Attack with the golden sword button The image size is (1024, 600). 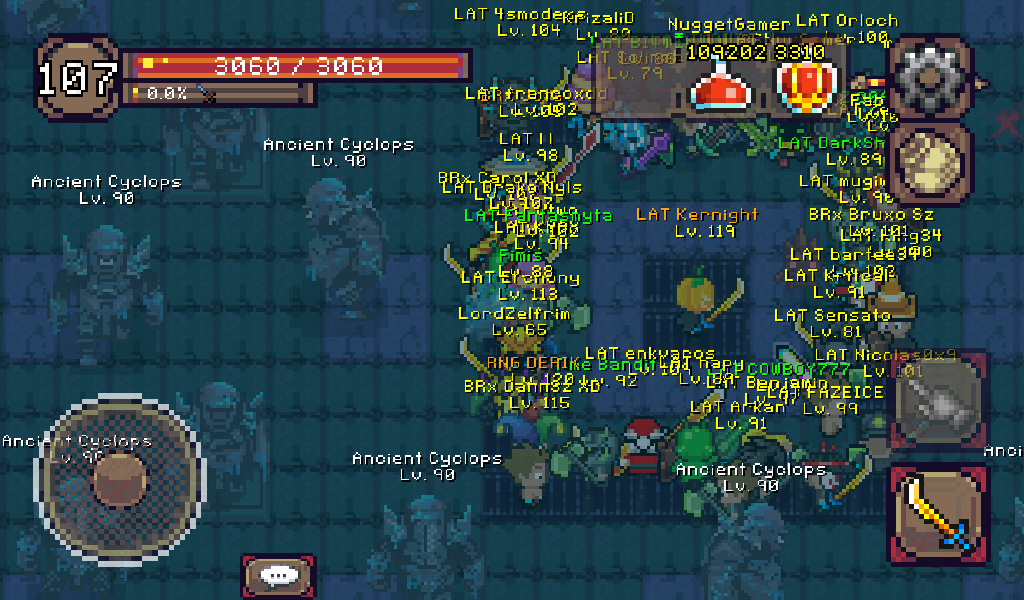coord(939,515)
